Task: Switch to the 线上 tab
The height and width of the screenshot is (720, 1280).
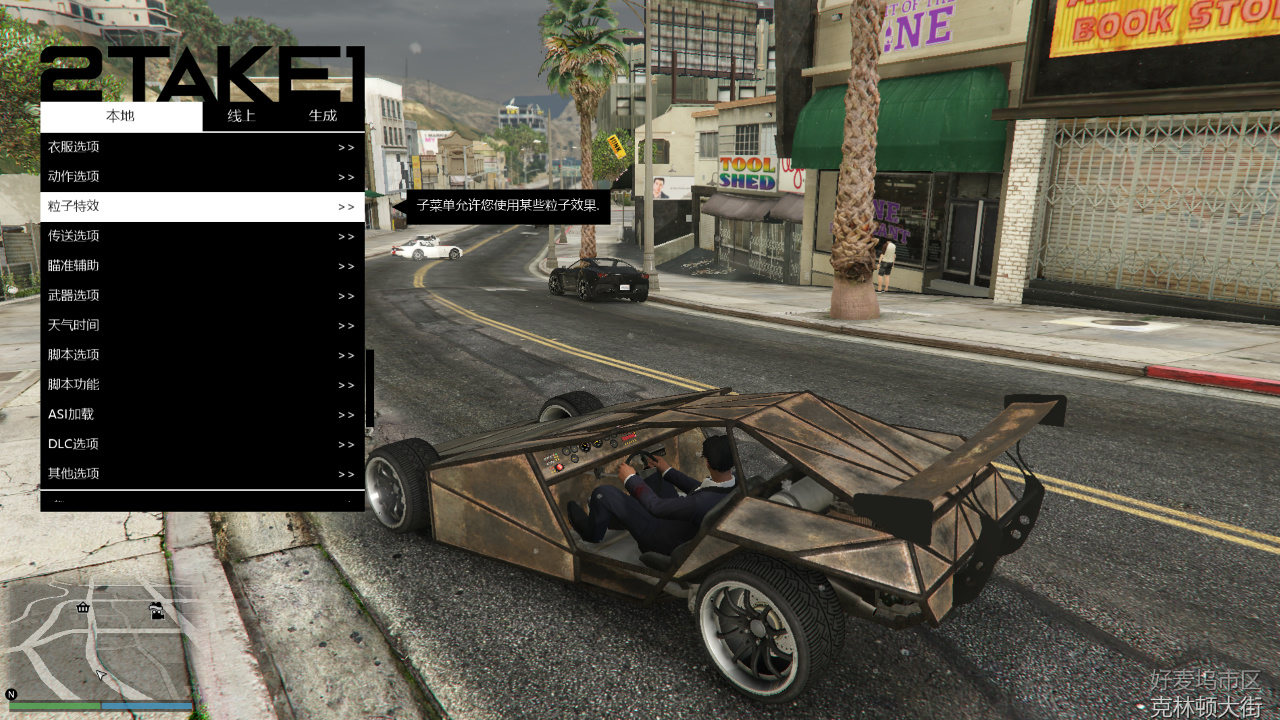Action: coord(240,116)
